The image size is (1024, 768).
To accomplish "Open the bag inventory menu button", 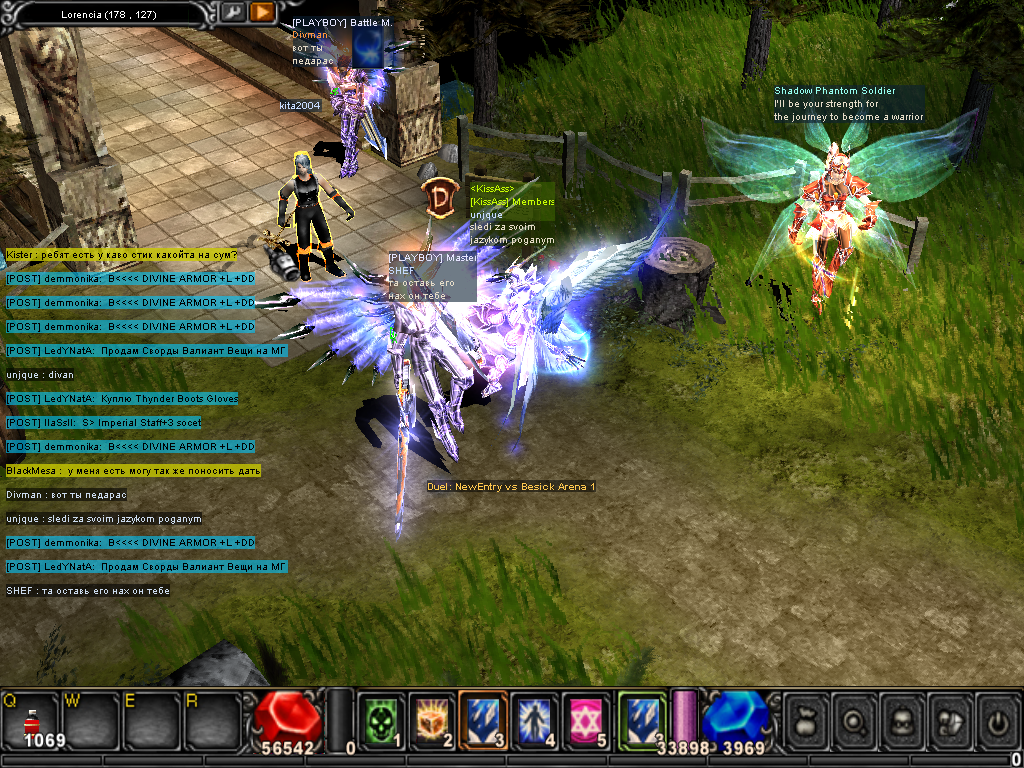I will [806, 718].
